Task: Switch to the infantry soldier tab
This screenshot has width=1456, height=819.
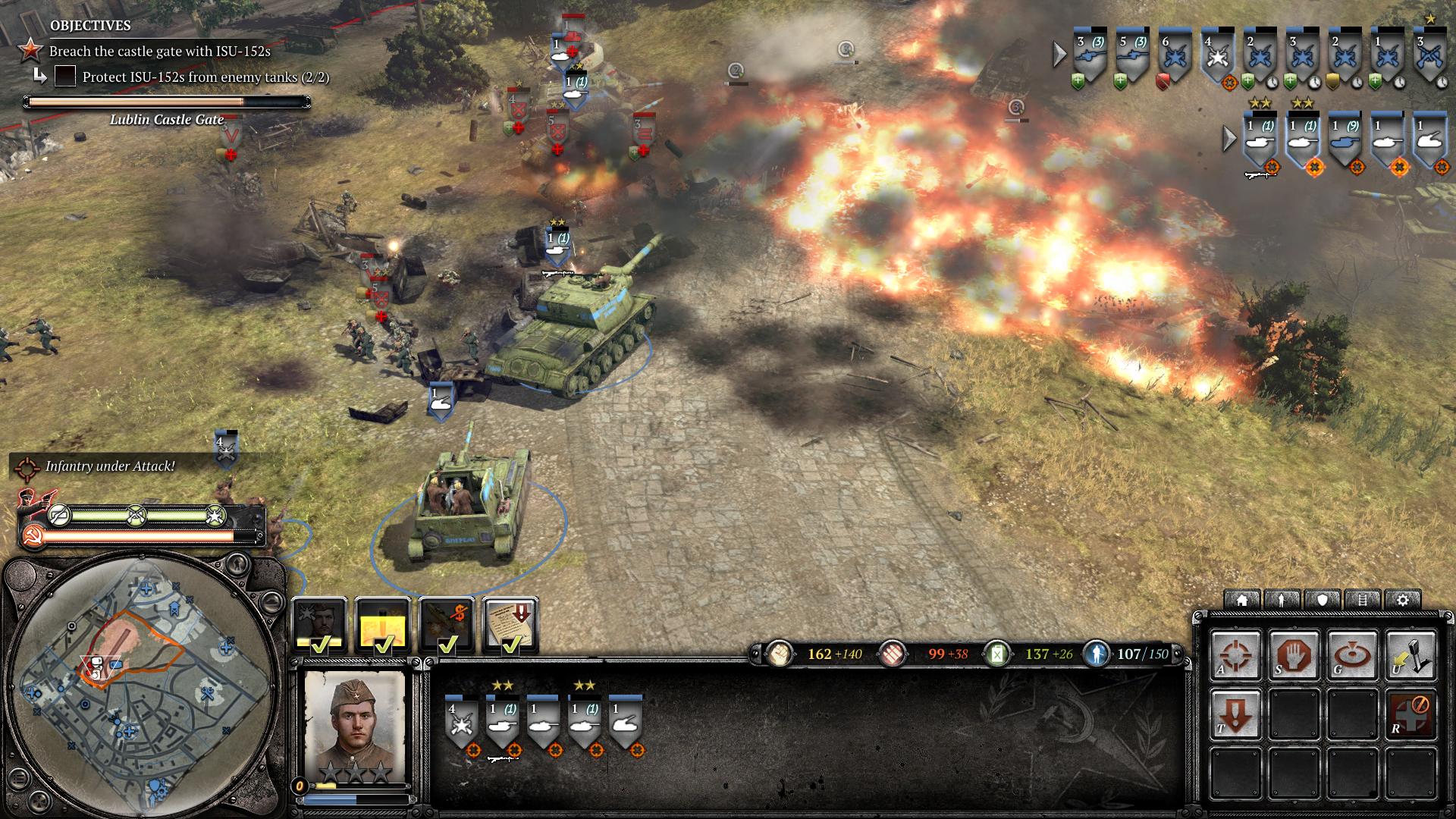Action: coord(1282,600)
